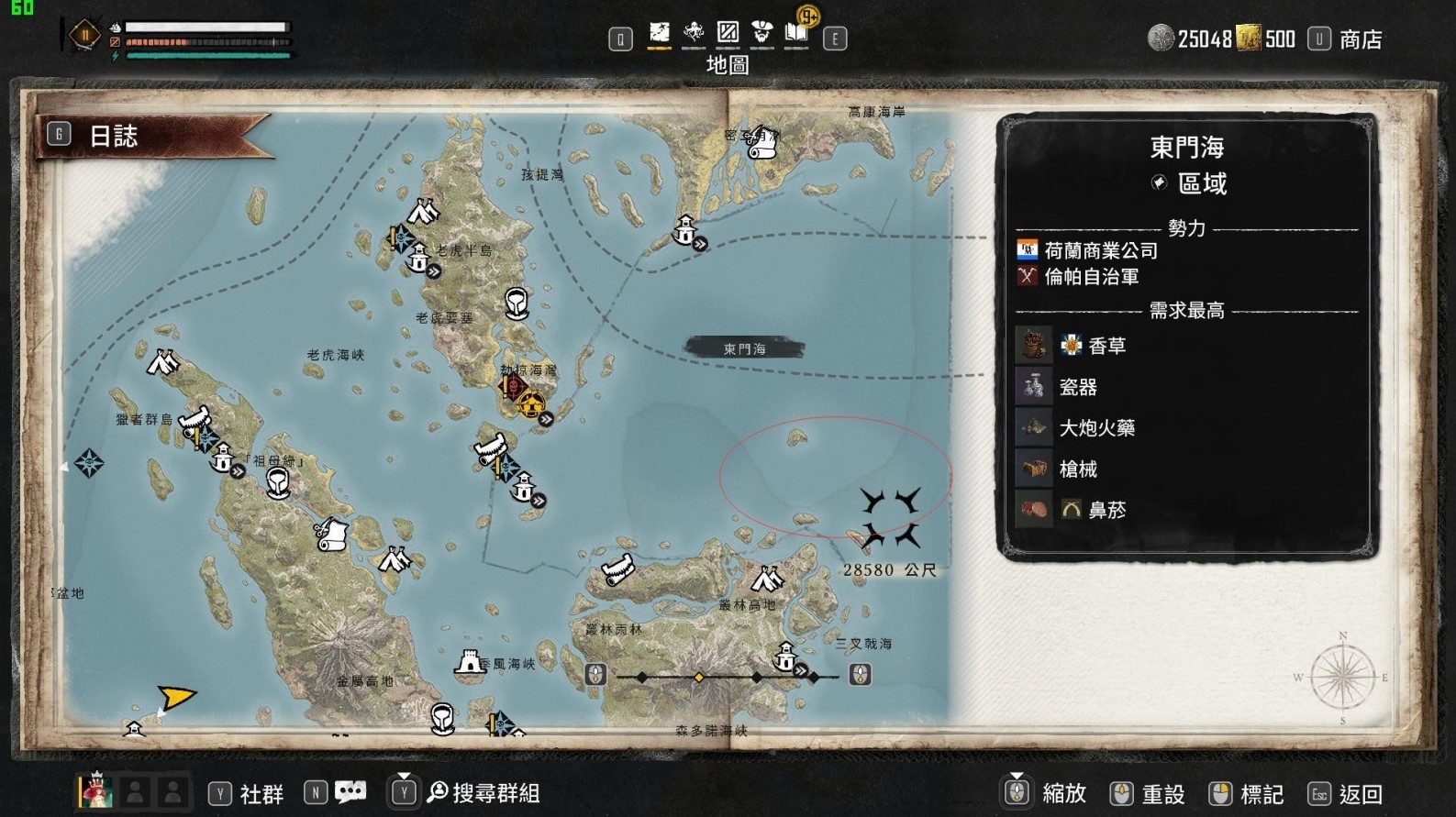Choose the 大炮火藥 demand entry
This screenshot has height=817, width=1456.
tap(1096, 428)
